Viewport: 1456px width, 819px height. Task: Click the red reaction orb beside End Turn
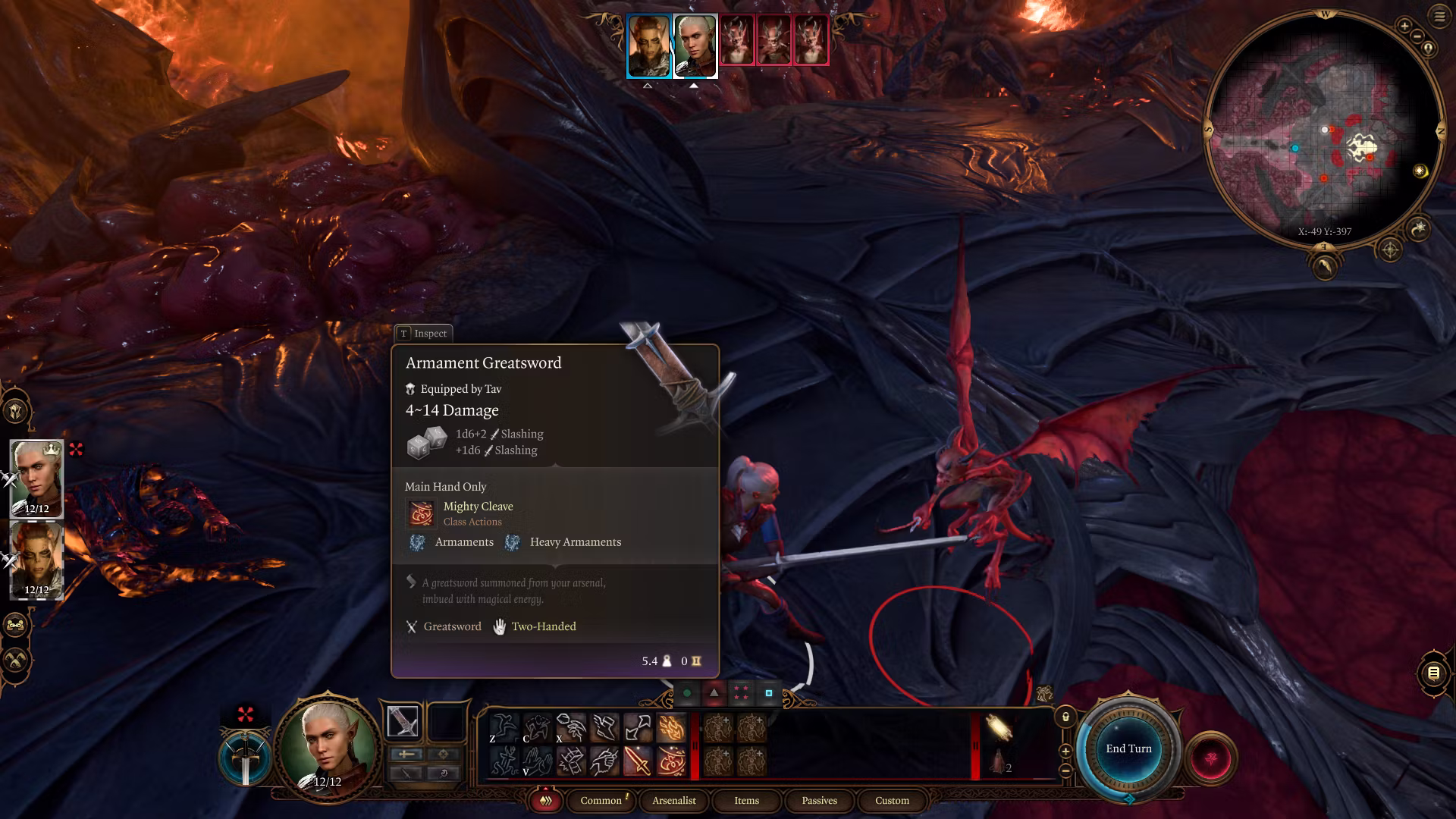(x=1210, y=758)
